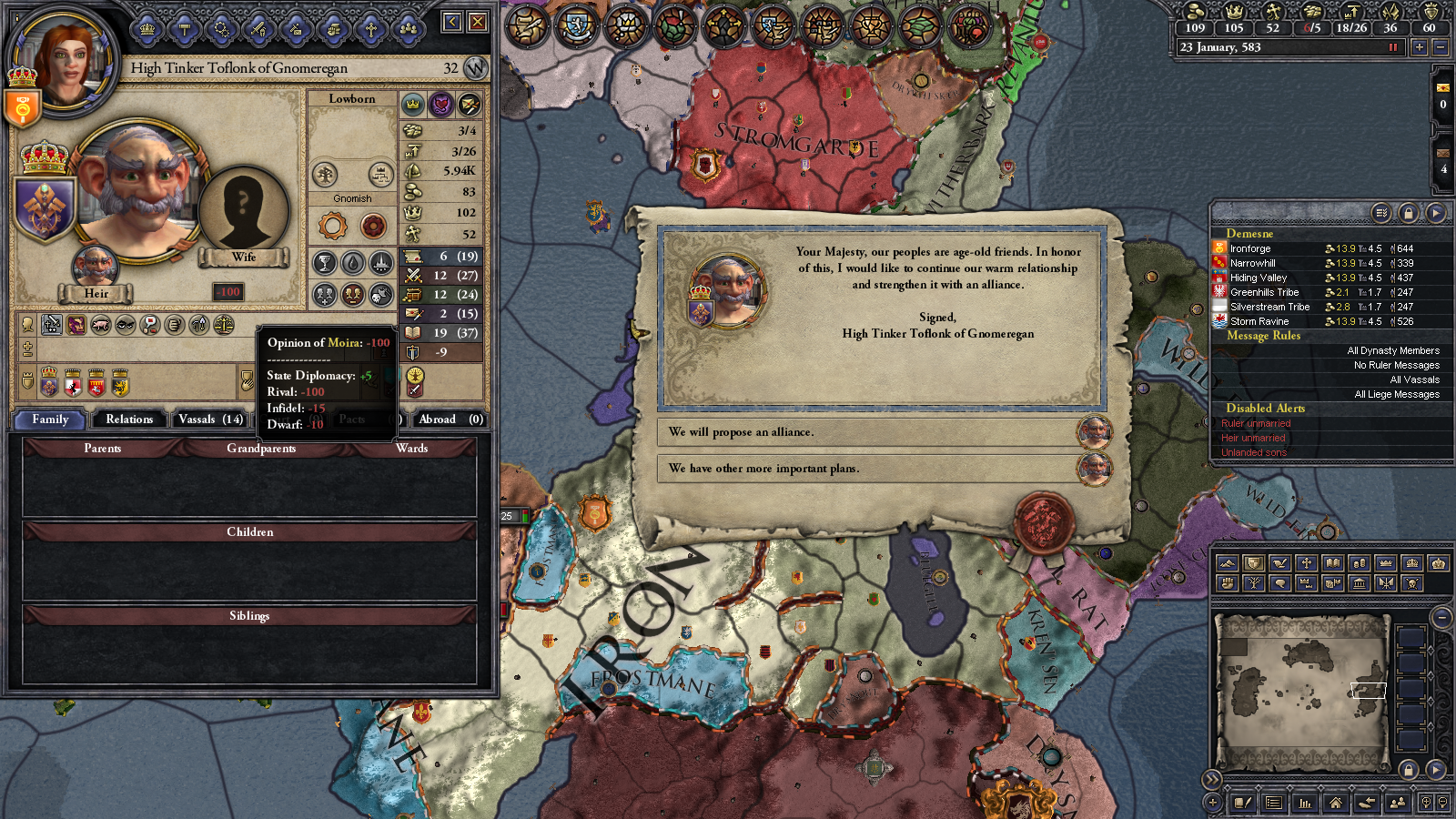Select Ironforge in the Demesne list

click(x=1250, y=248)
